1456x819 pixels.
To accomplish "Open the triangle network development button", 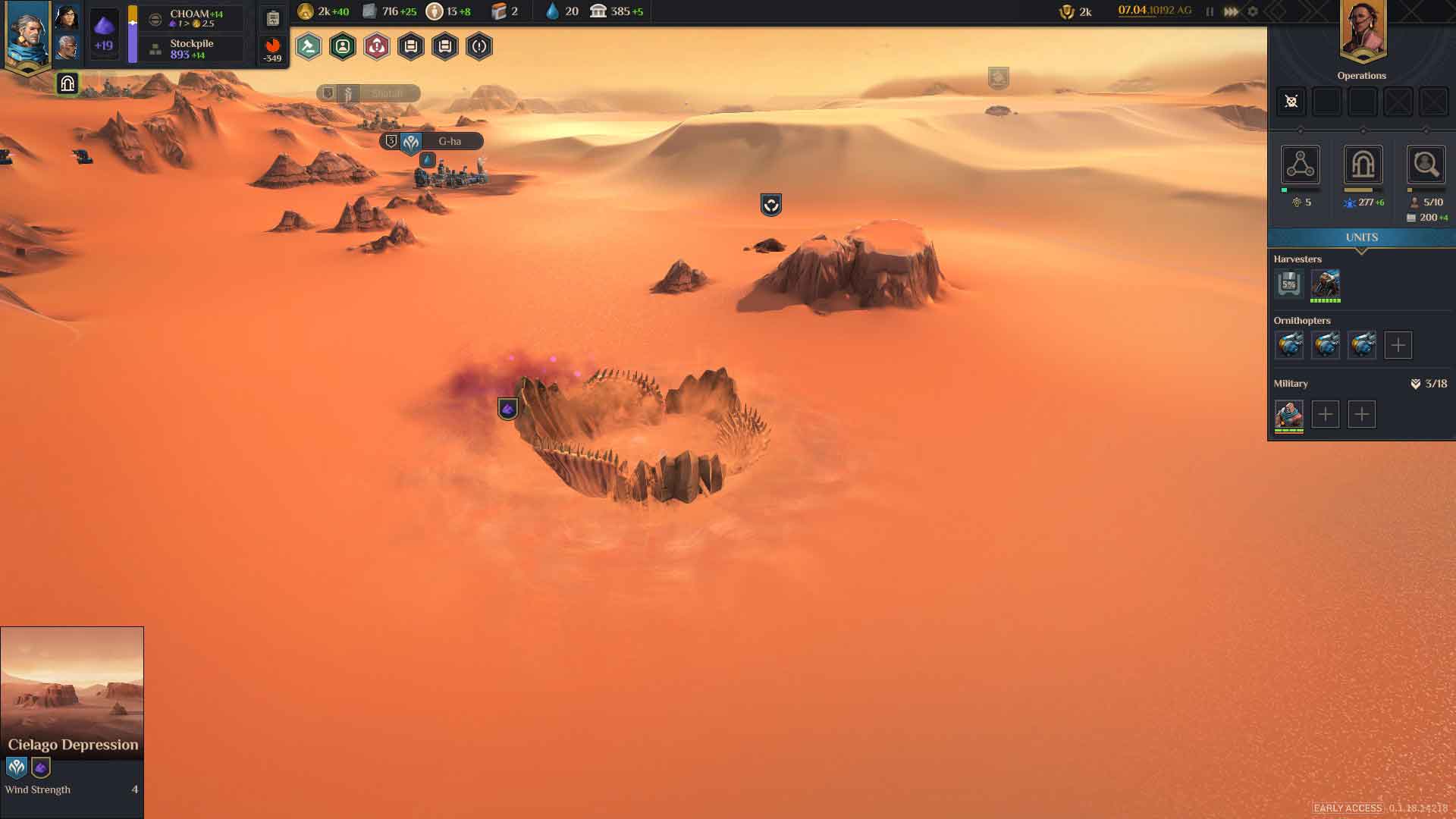I will pyautogui.click(x=1301, y=165).
